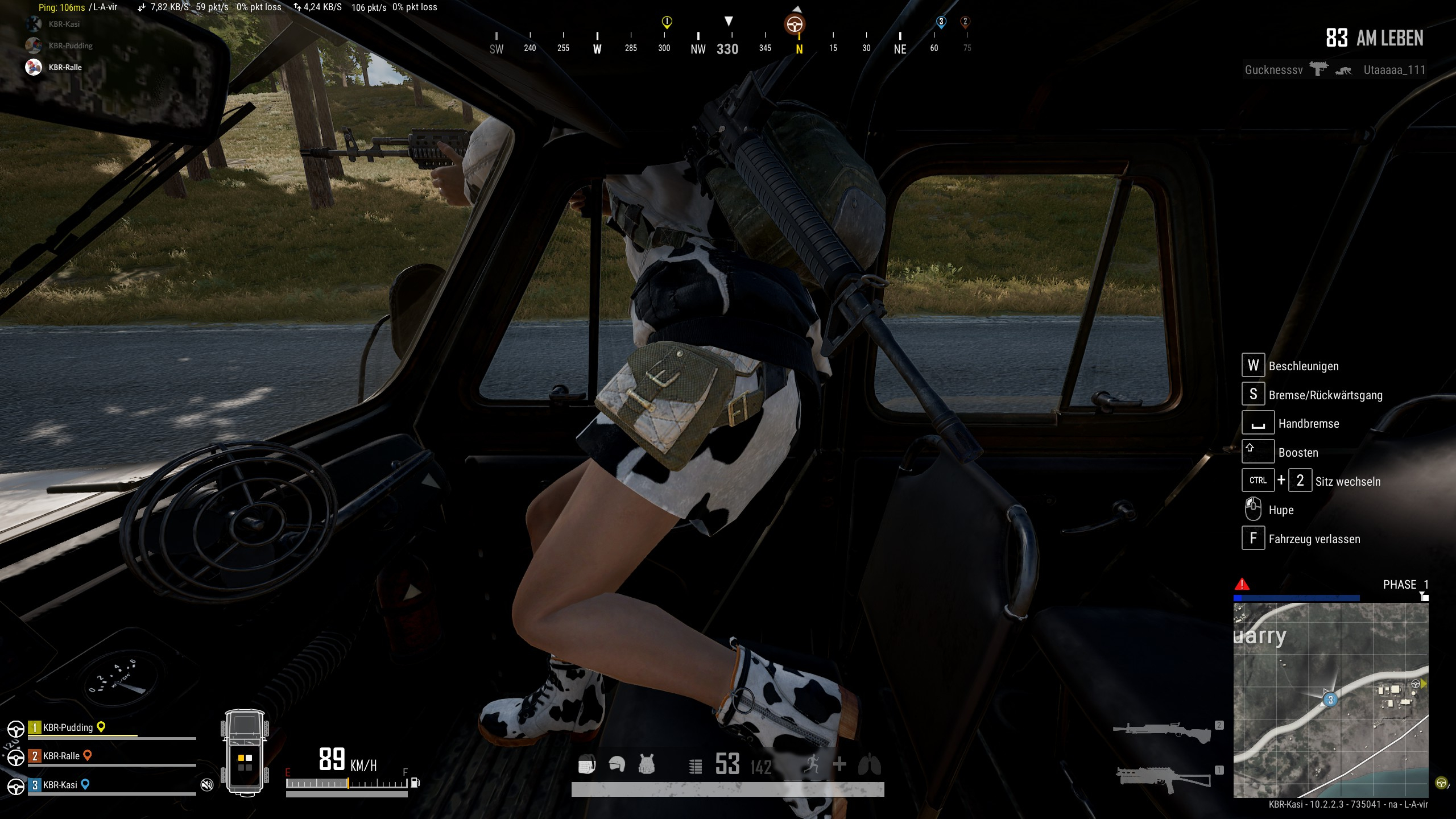Viewport: 1456px width, 819px height.
Task: Select the weapon in slot 2
Action: click(1163, 731)
